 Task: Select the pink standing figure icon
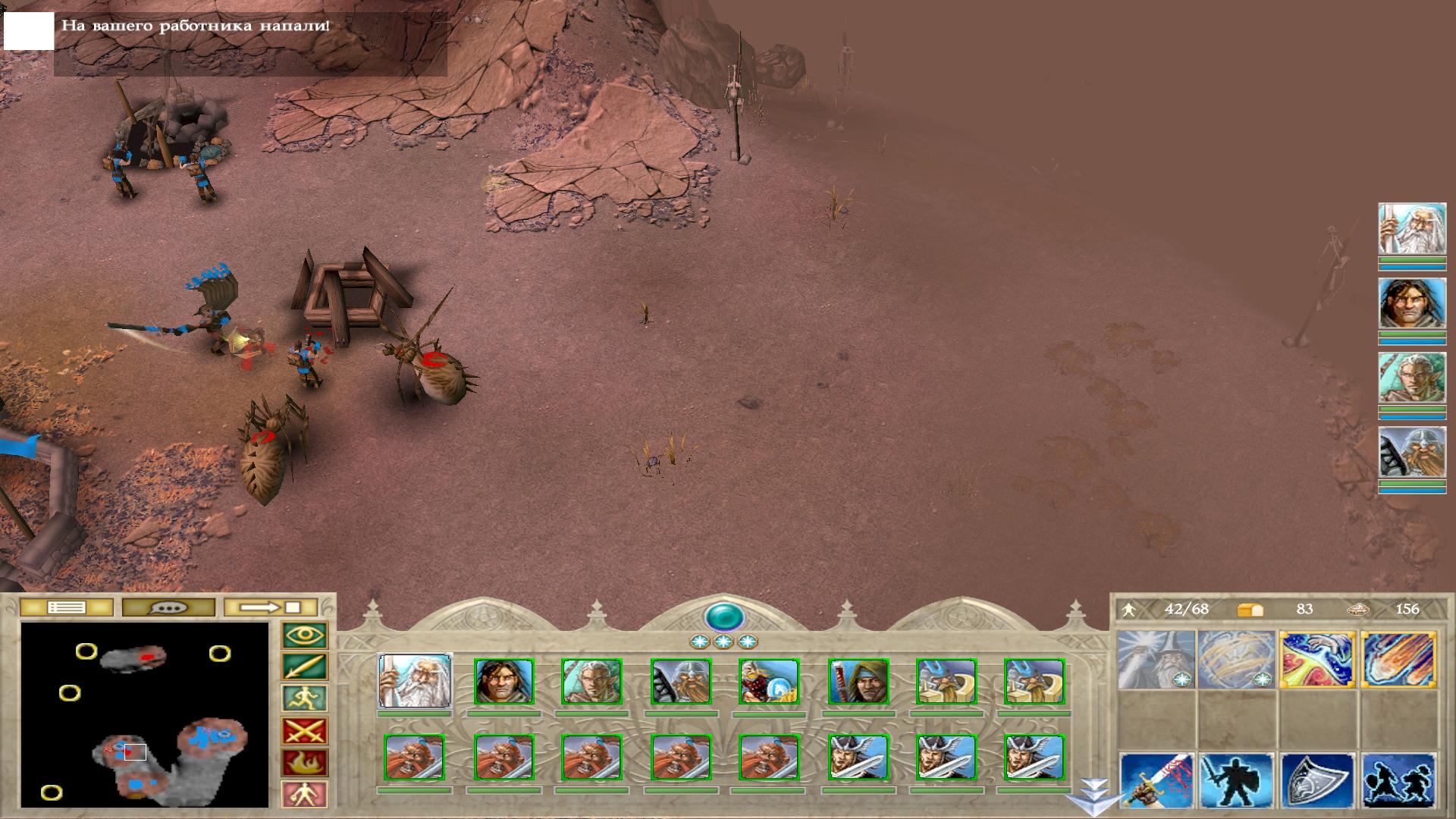[x=304, y=794]
